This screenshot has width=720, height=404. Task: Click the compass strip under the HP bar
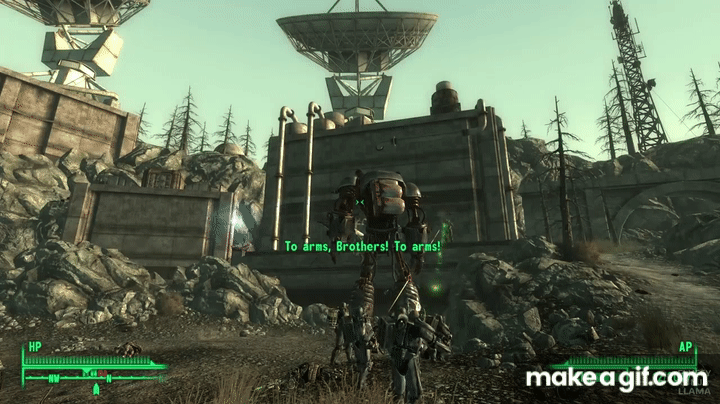(x=94, y=378)
